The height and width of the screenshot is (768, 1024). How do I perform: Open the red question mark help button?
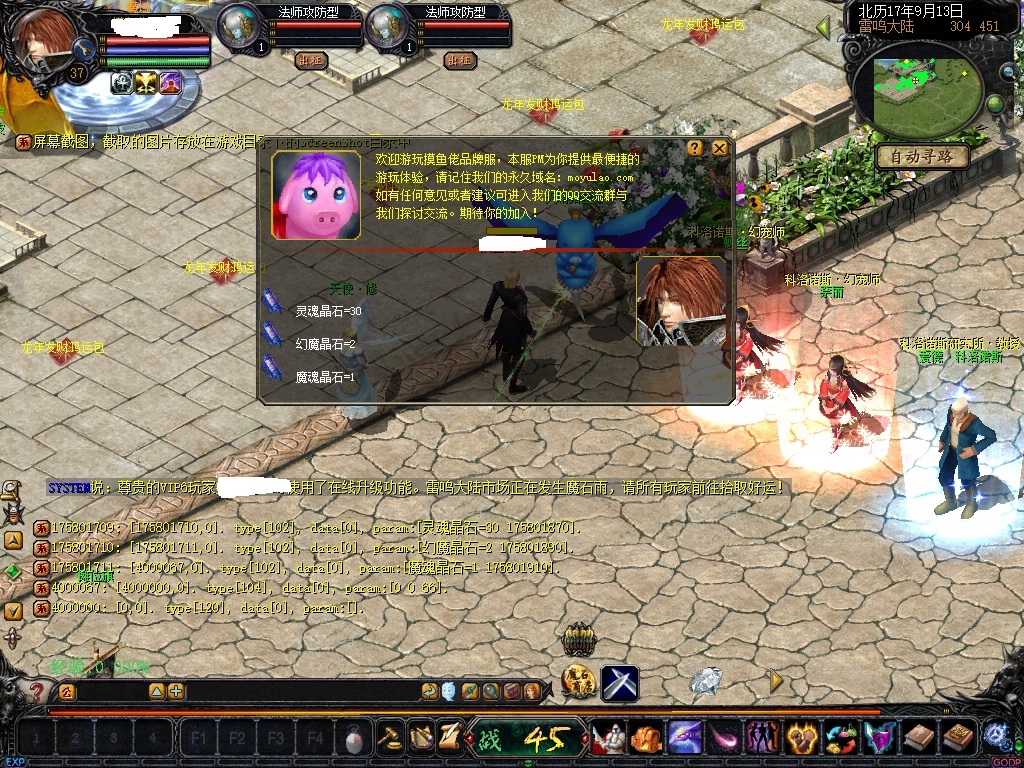pyautogui.click(x=37, y=691)
